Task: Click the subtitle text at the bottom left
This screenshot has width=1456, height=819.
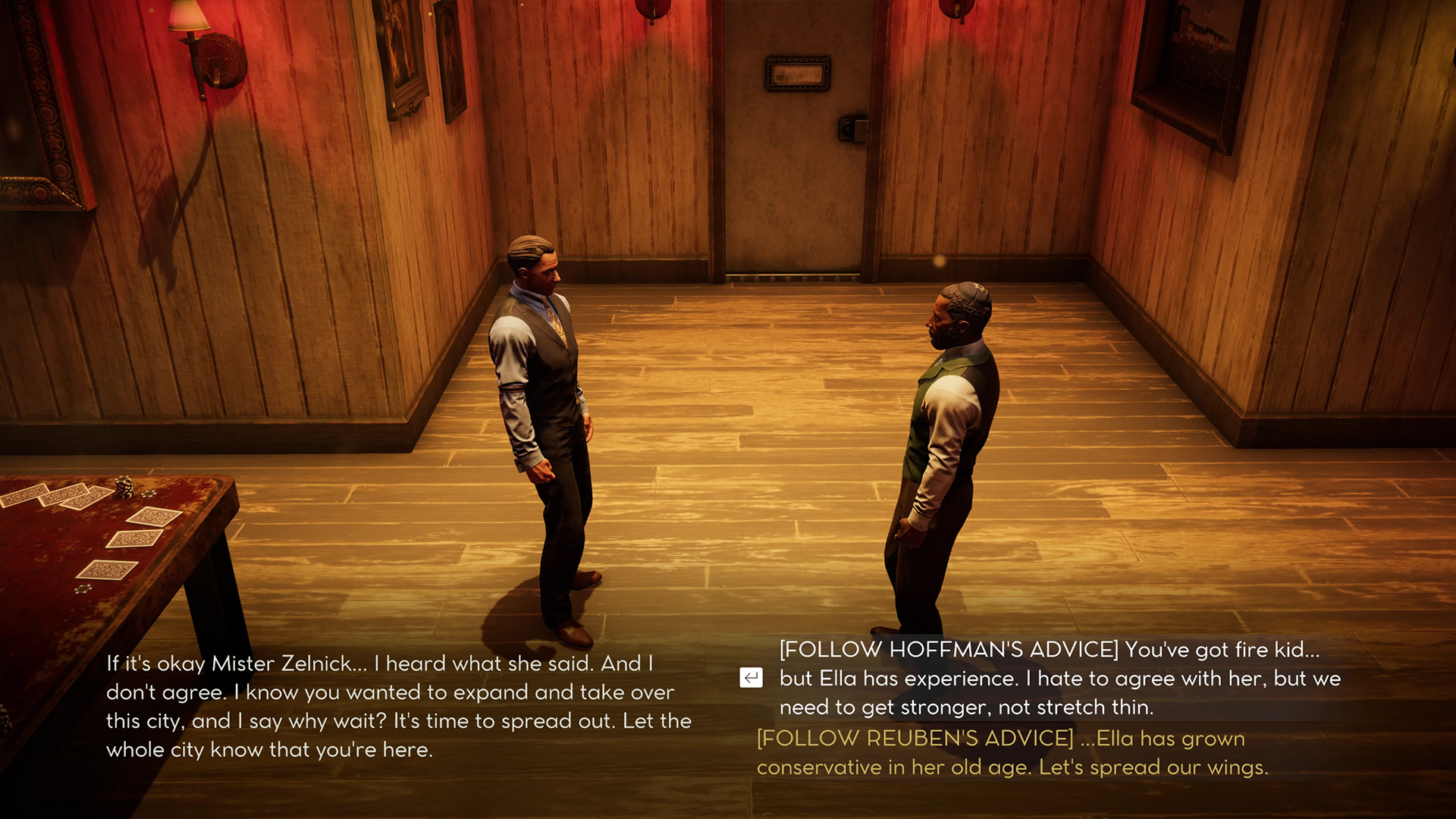Action: [x=398, y=705]
